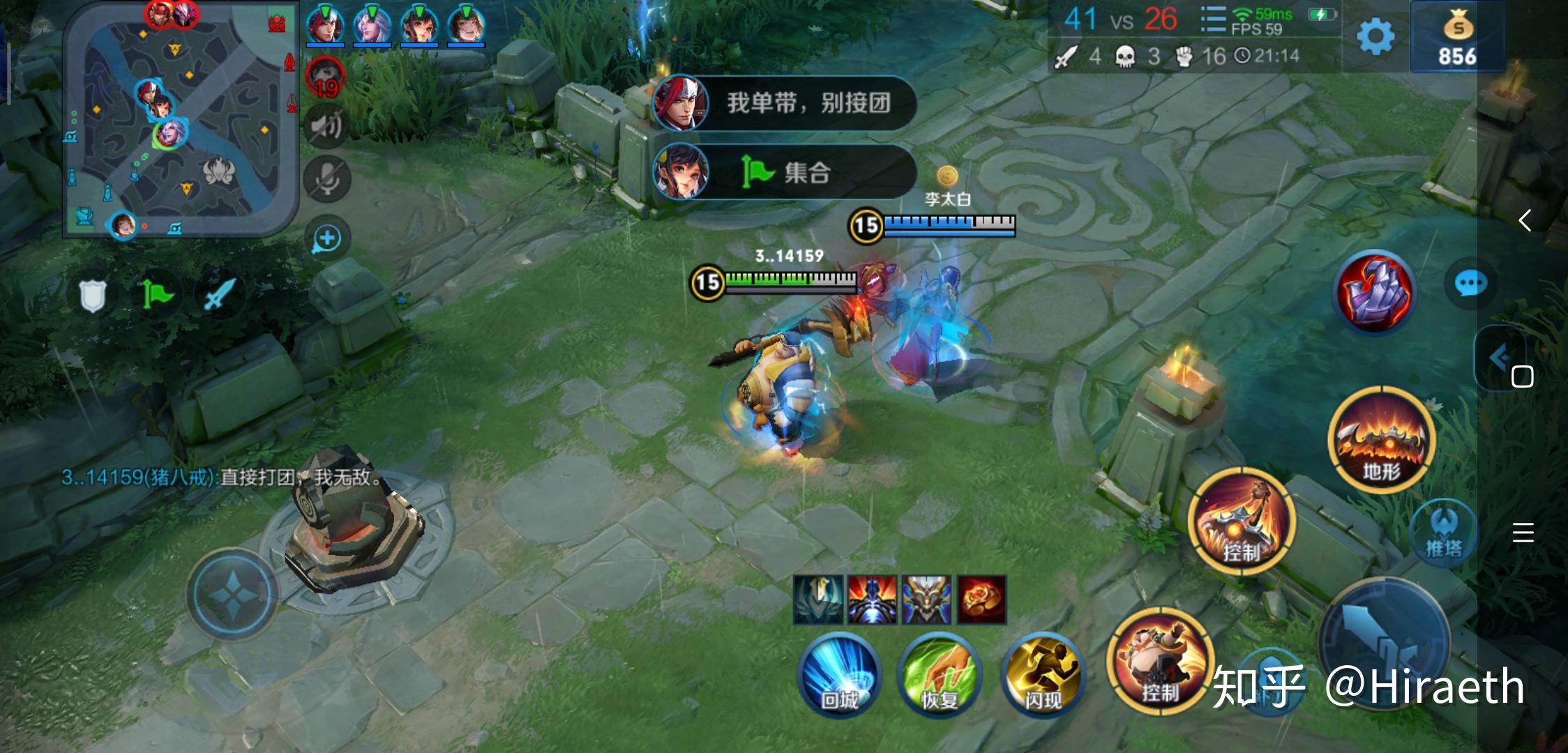Tap the movement joystick pad
The image size is (1568, 753).
coord(231,594)
